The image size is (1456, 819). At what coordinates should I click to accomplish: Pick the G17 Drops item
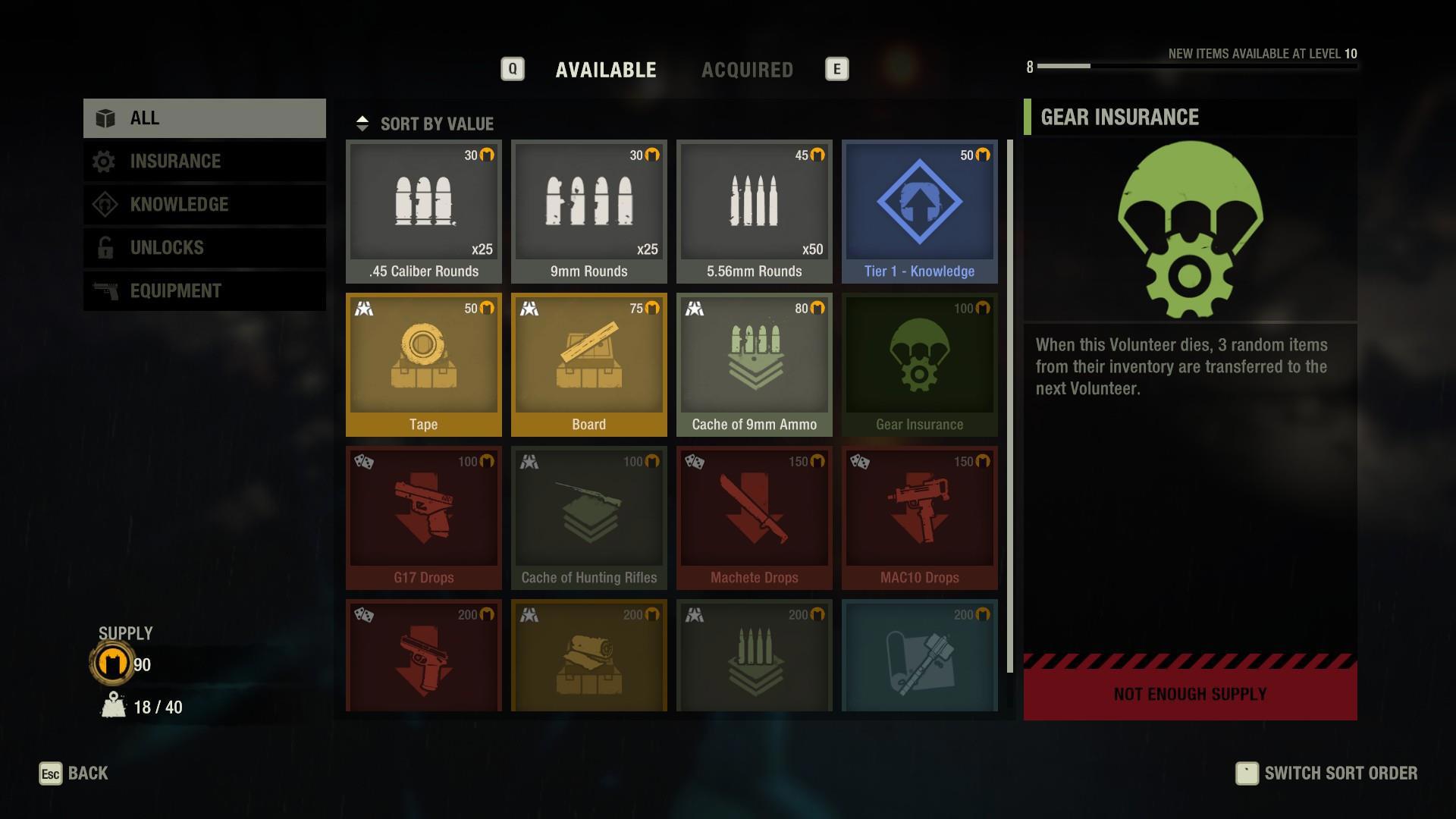[x=423, y=517]
